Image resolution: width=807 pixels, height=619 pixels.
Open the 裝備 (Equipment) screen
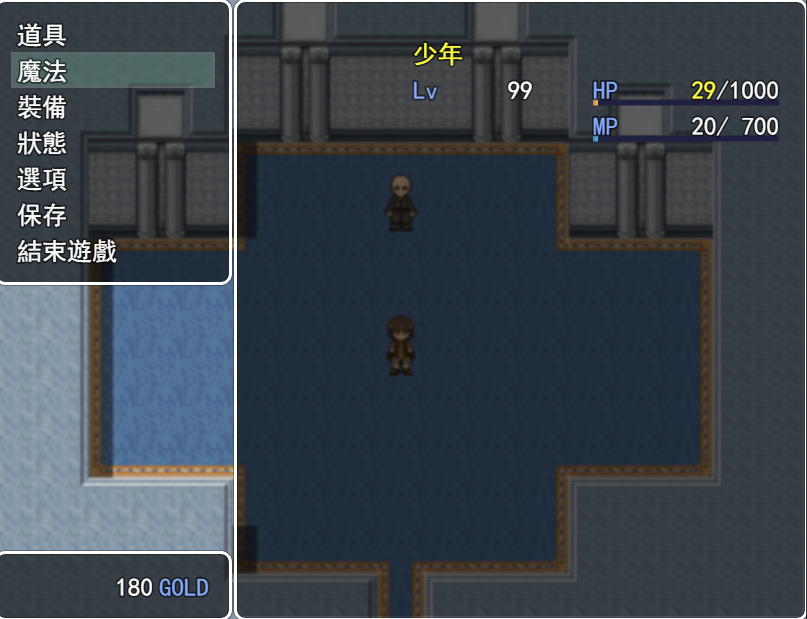(42, 107)
